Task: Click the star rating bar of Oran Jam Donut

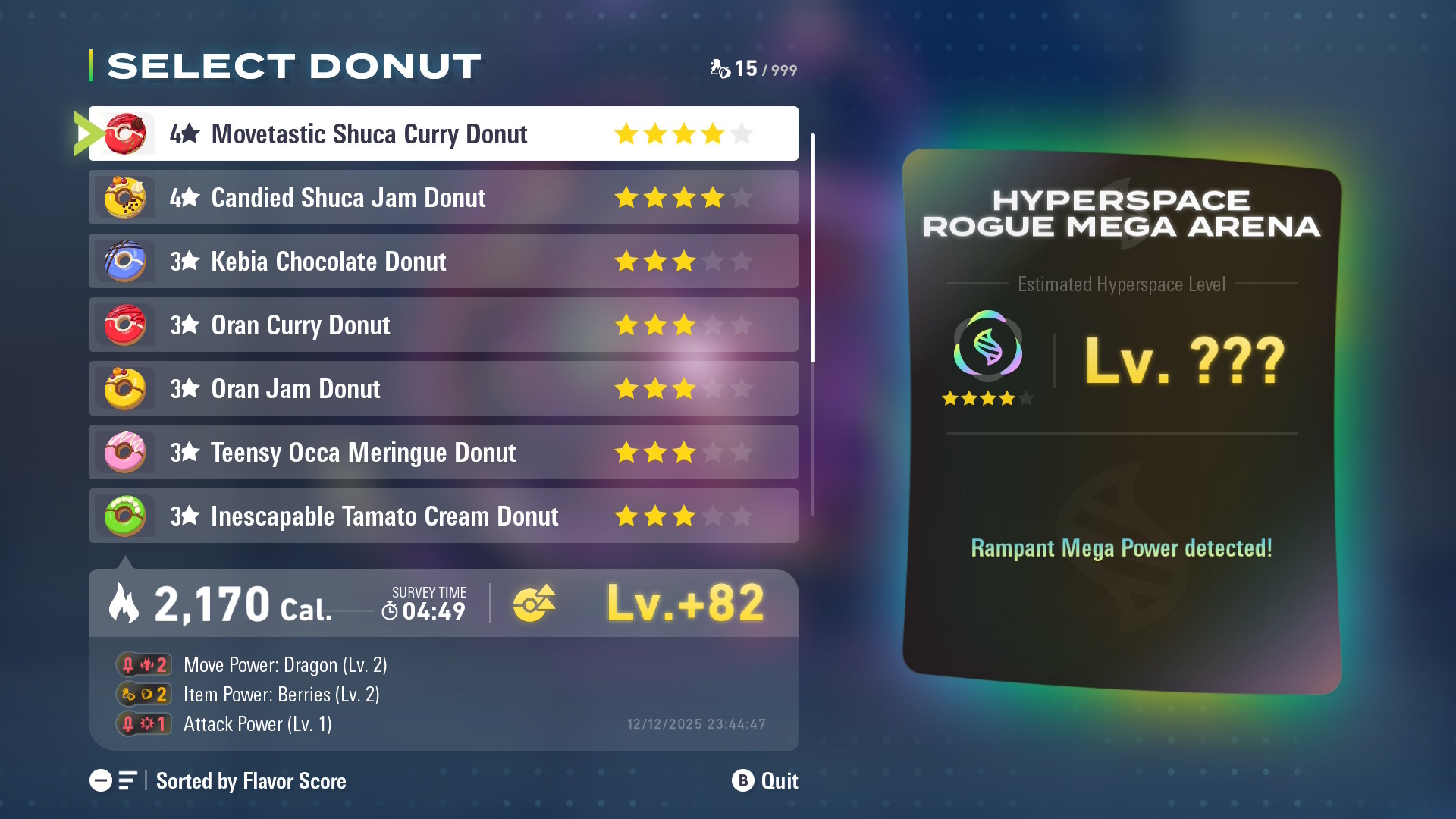Action: 681,388
